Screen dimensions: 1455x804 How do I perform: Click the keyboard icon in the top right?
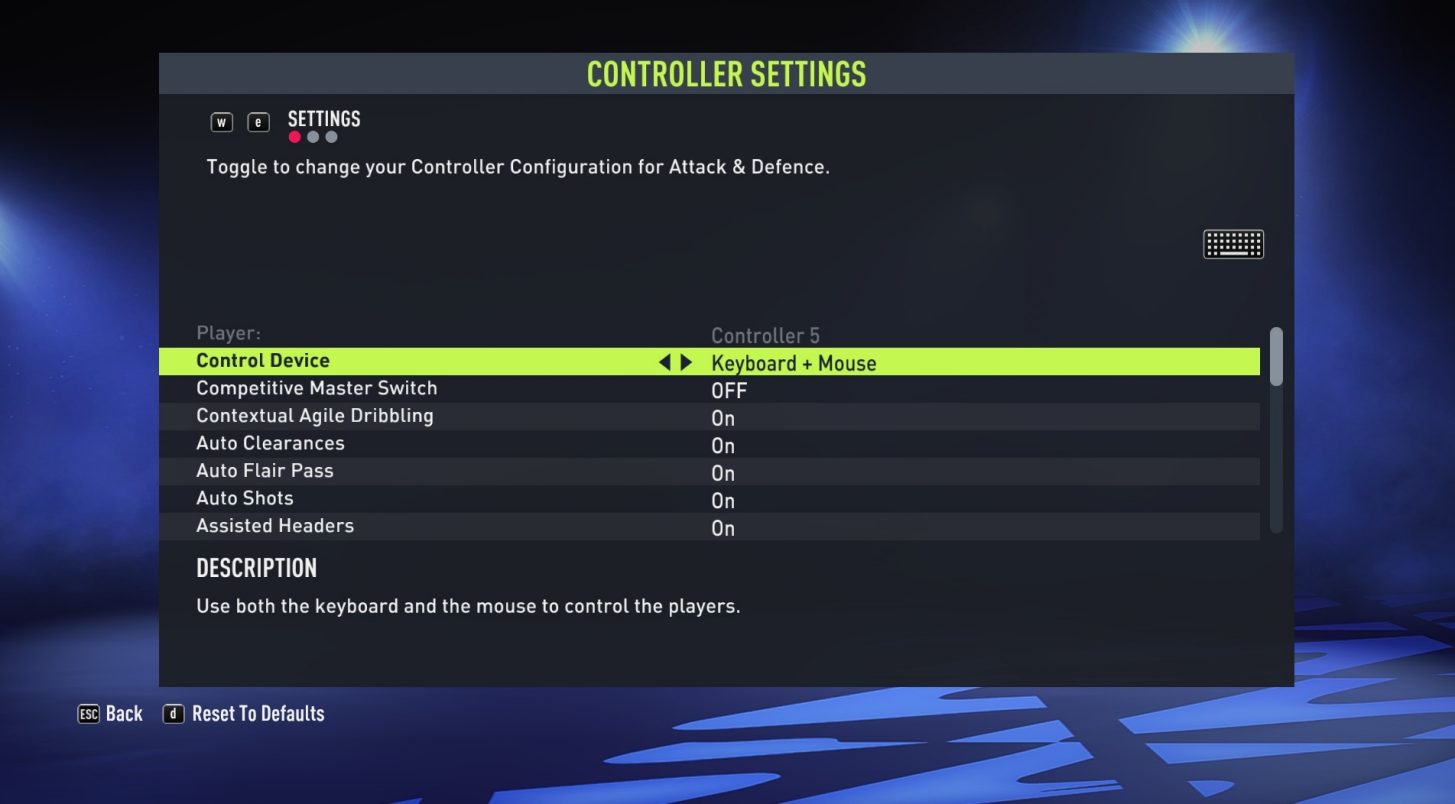[1233, 243]
